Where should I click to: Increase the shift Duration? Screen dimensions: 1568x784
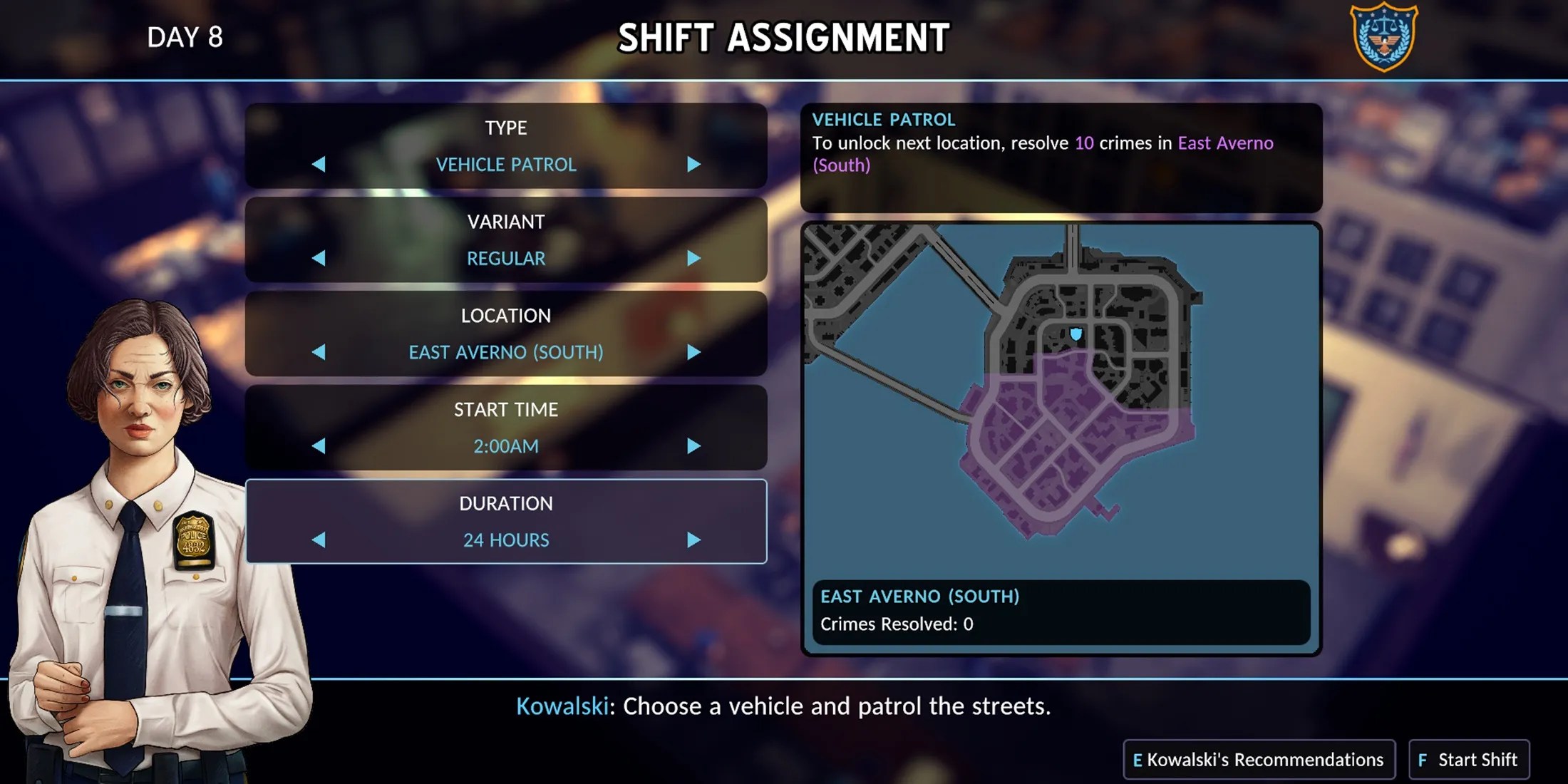pyautogui.click(x=693, y=540)
